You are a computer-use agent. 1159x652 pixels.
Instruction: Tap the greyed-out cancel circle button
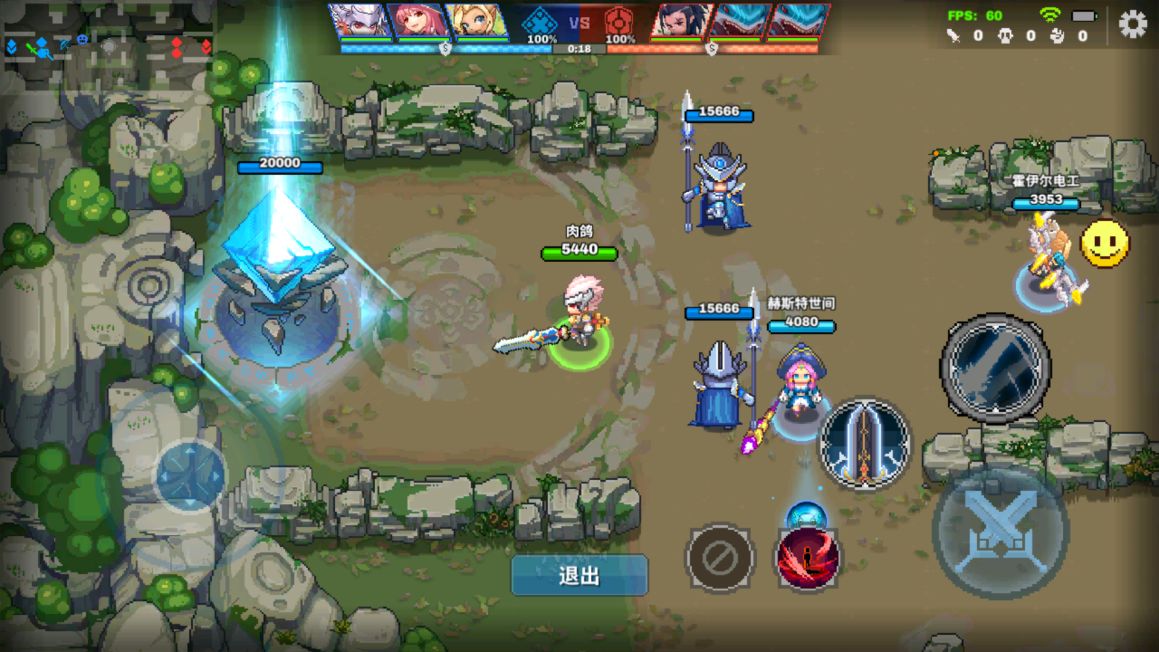[720, 558]
